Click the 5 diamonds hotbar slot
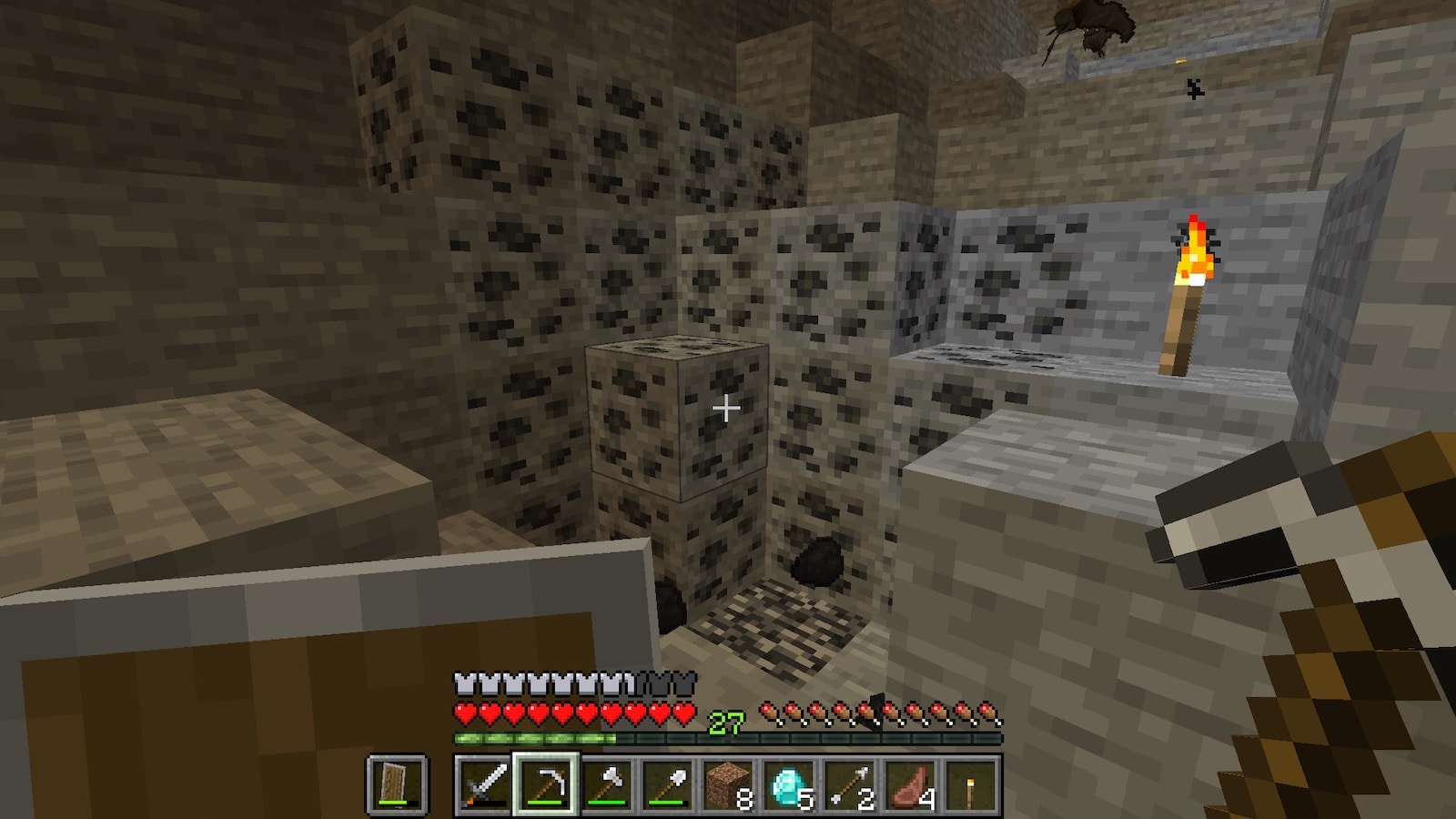Screen dimensions: 1456x819 click(789, 784)
